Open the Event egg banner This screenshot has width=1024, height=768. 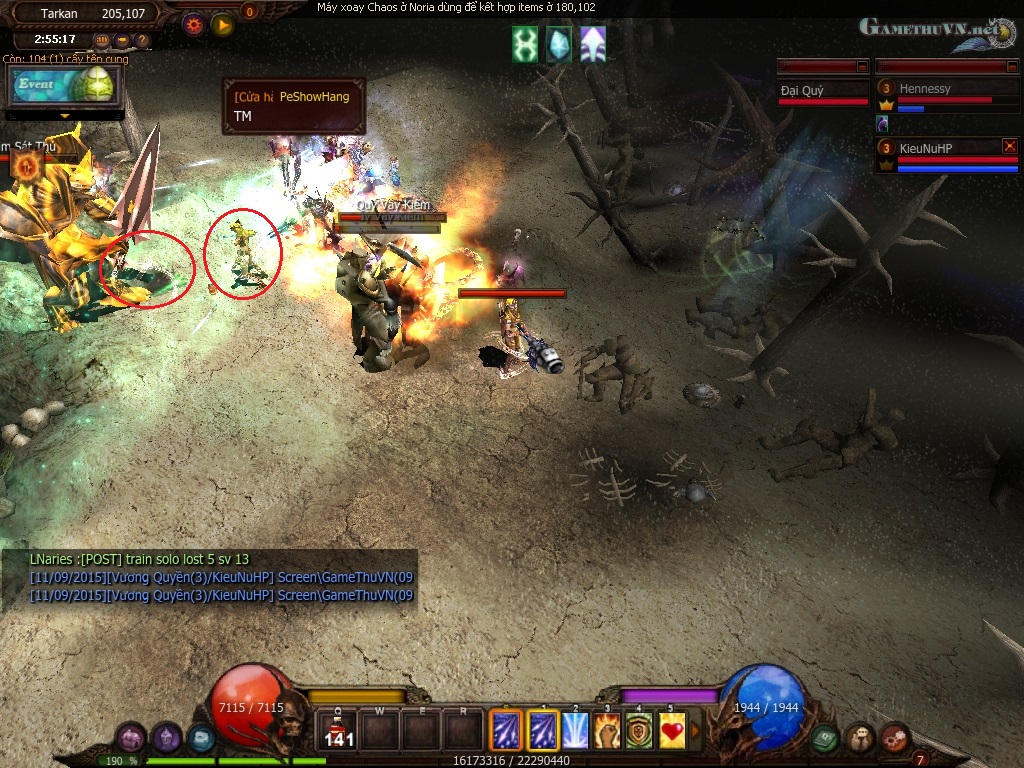pyautogui.click(x=65, y=86)
